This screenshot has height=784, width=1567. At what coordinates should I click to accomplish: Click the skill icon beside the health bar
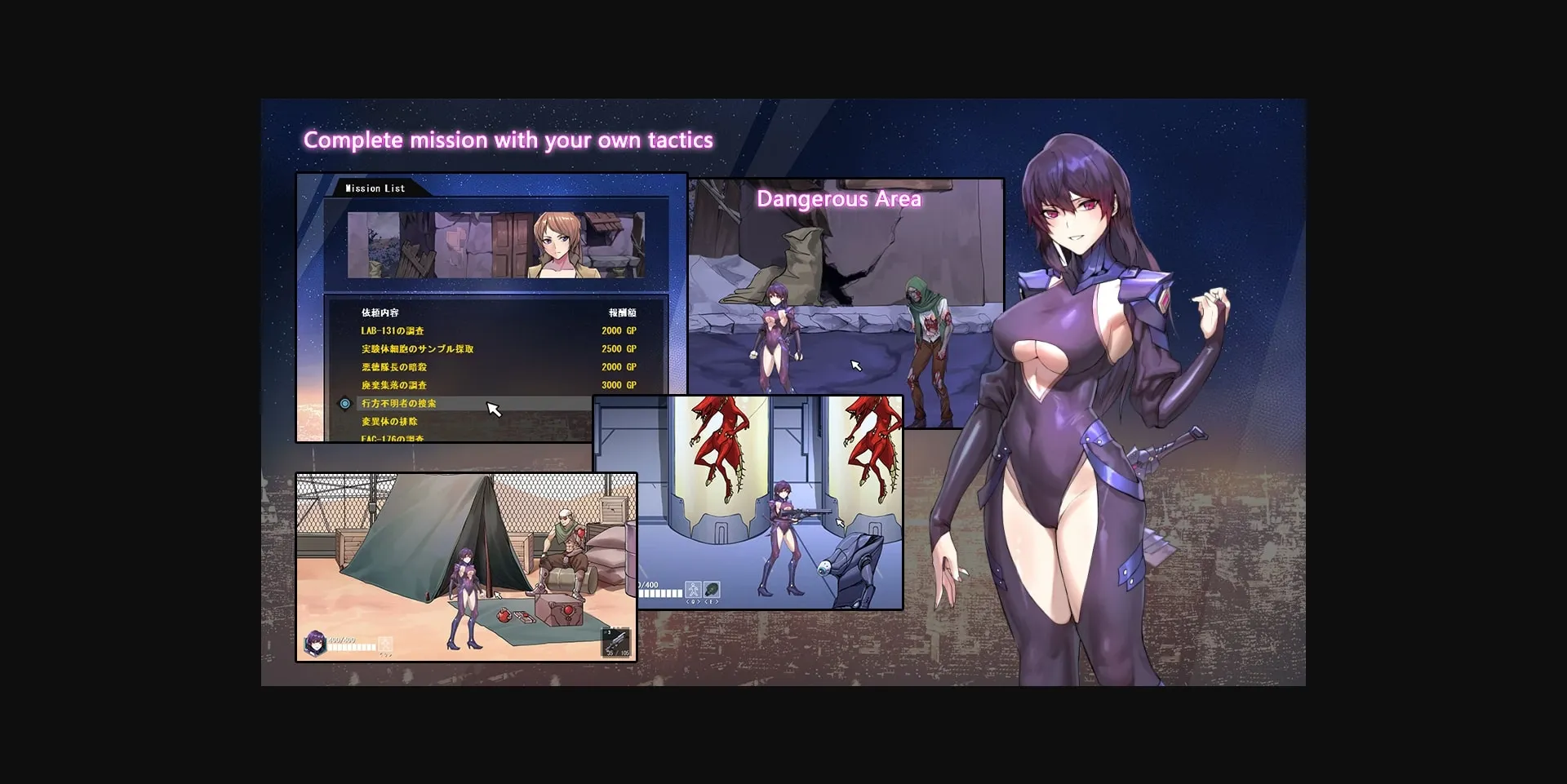click(x=385, y=644)
